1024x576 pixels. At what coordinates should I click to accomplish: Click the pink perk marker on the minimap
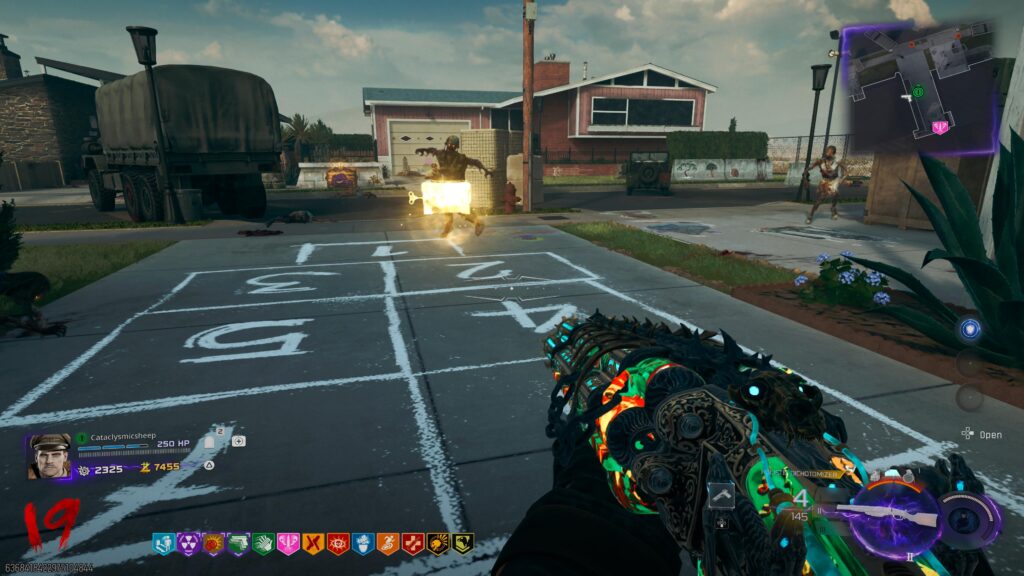click(940, 127)
